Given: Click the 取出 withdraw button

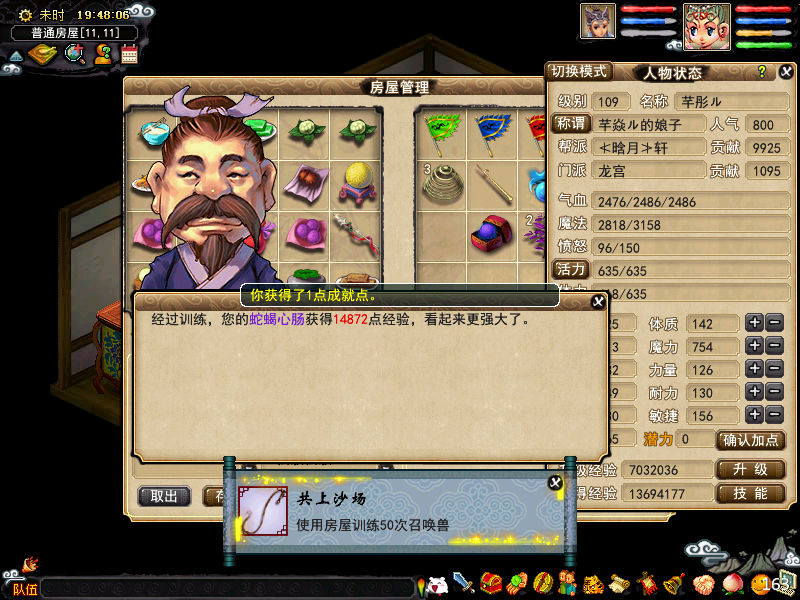Looking at the screenshot, I should point(164,496).
